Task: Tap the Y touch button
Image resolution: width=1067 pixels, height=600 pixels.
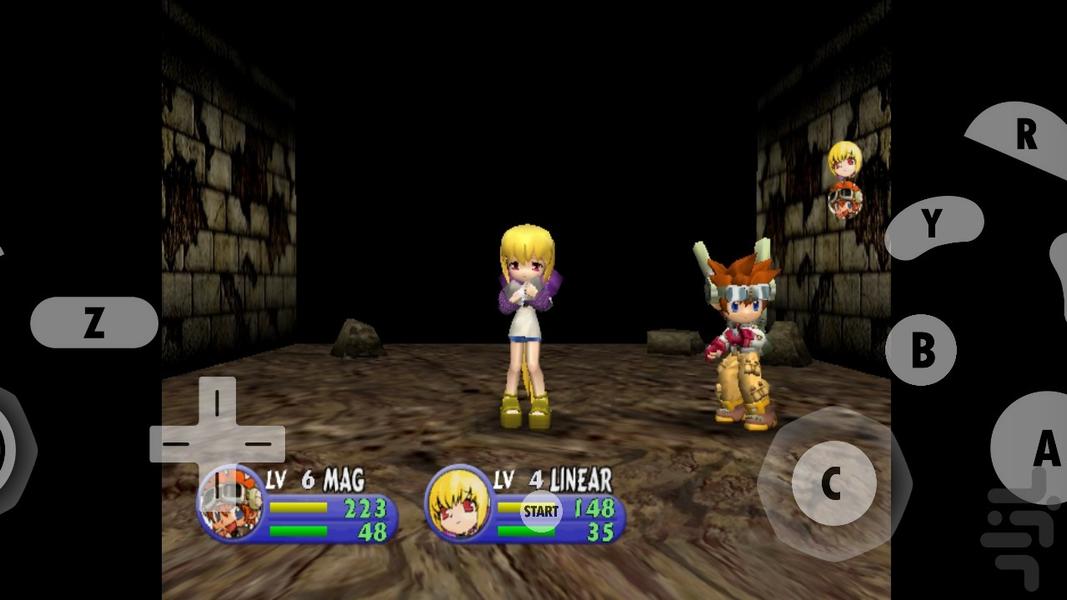Action: tap(933, 226)
